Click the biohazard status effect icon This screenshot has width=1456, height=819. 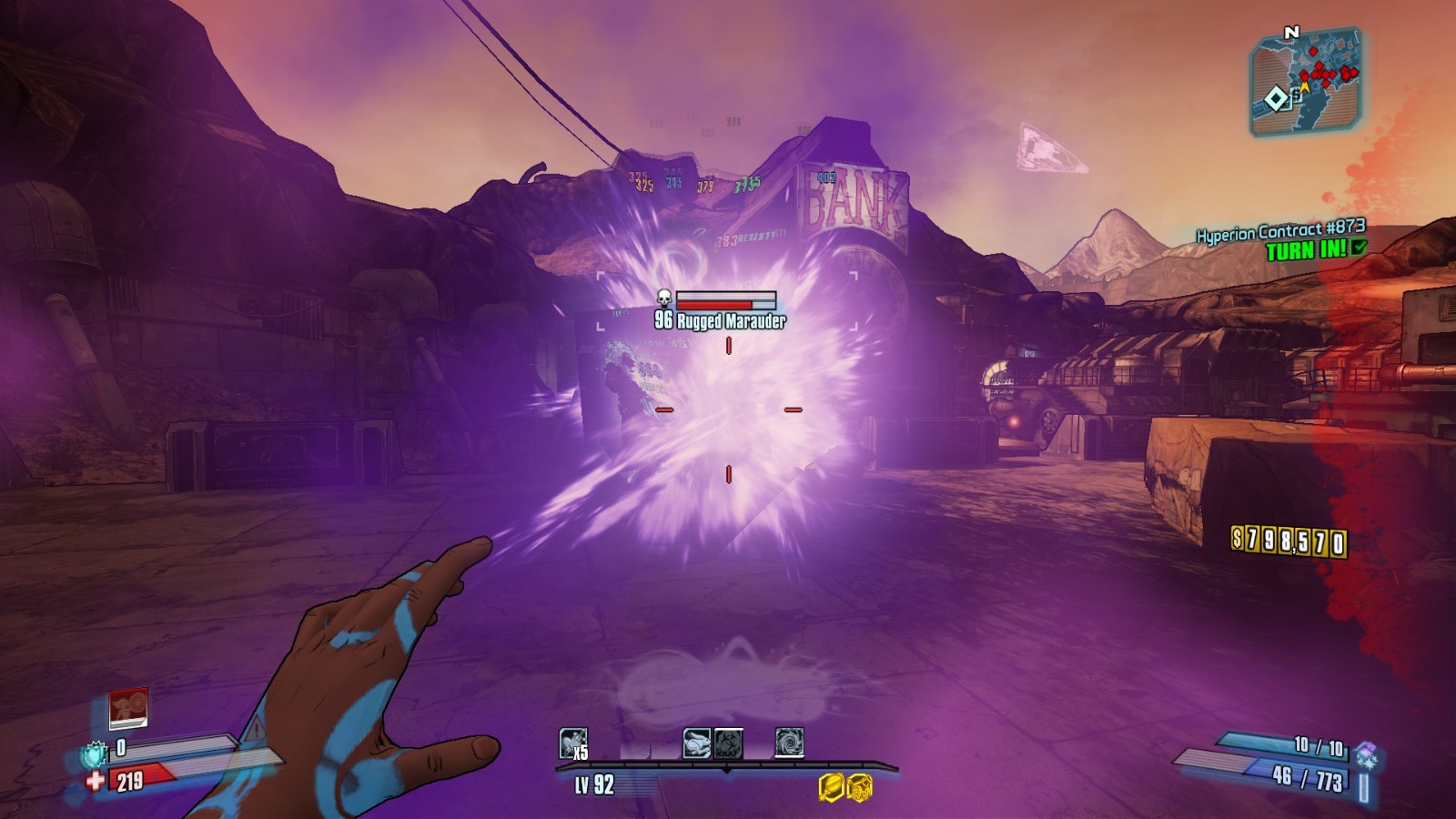728,743
